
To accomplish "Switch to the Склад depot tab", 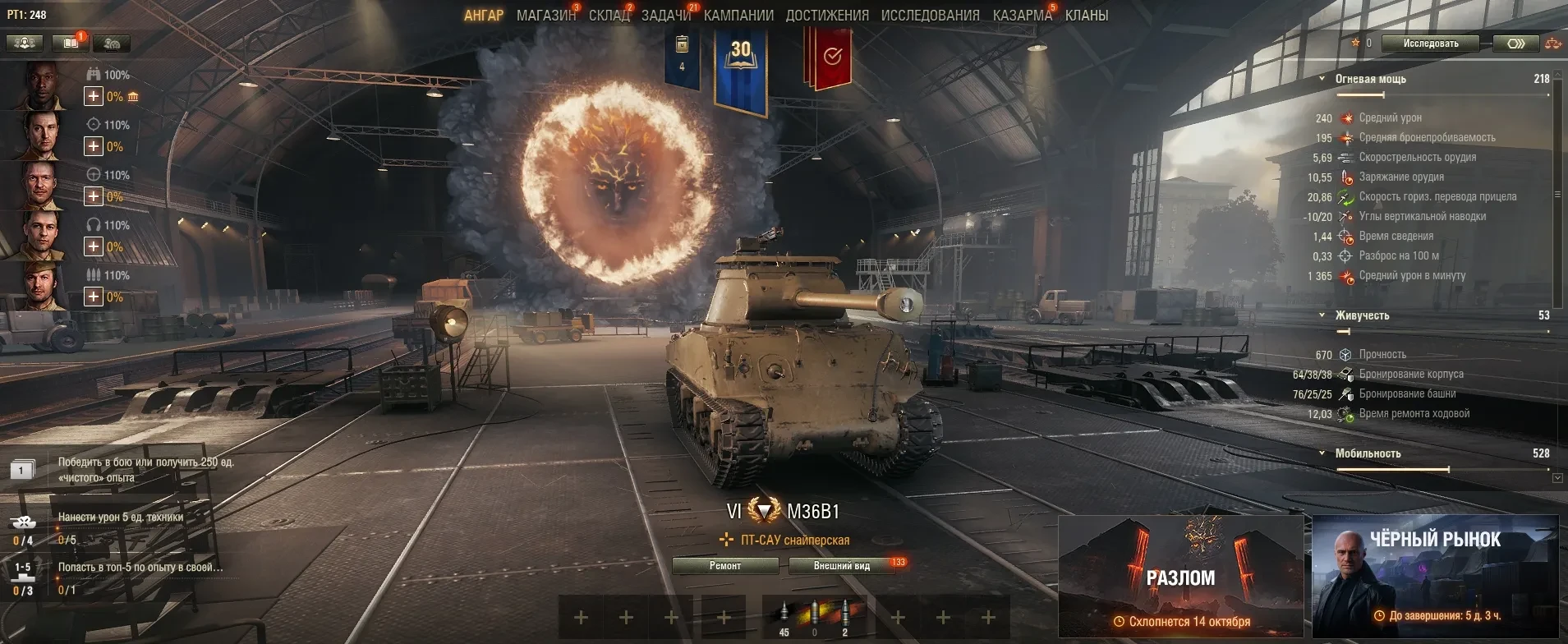I will 609,16.
